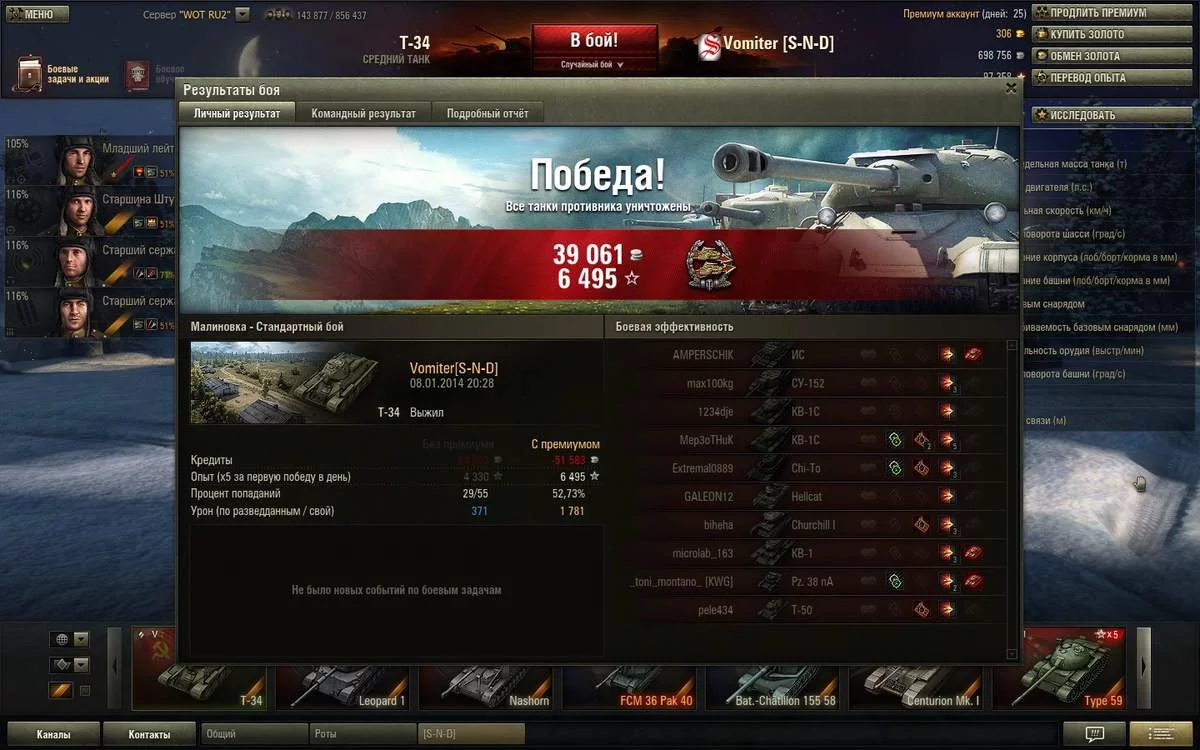Close the battle results window
This screenshot has width=1200, height=750.
pos(1011,89)
